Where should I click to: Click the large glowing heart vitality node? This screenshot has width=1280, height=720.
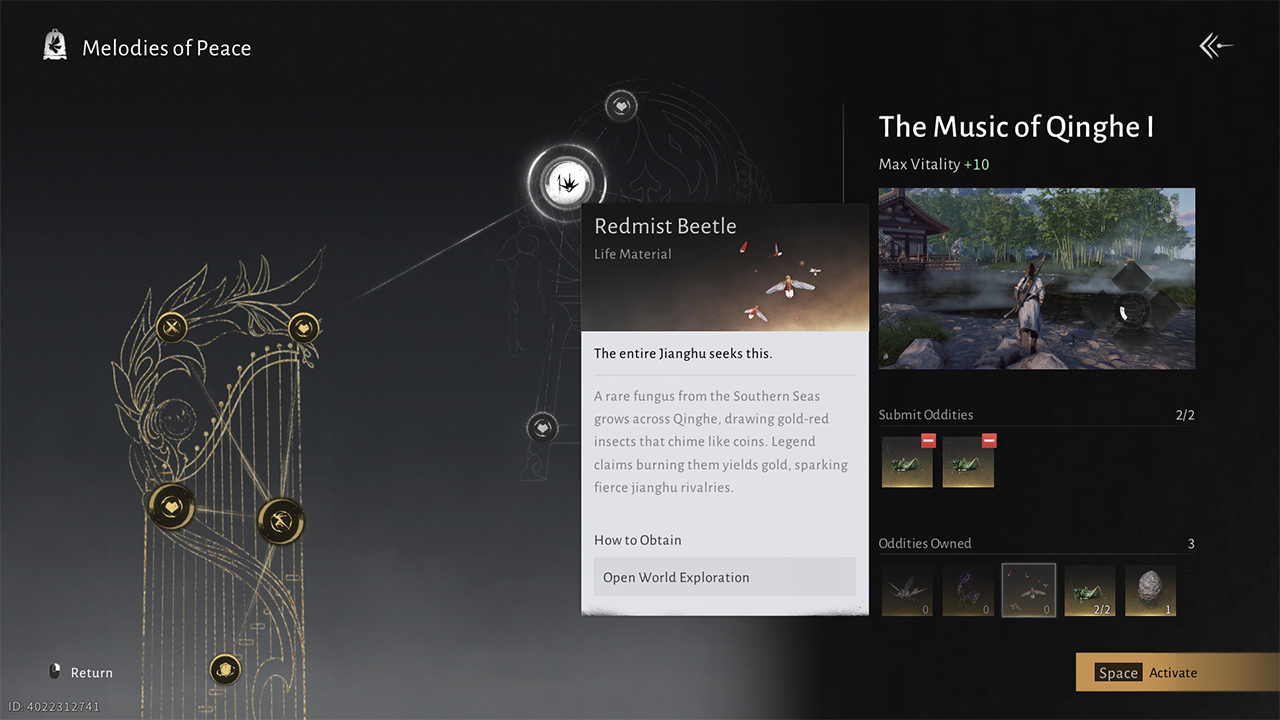[x=170, y=508]
